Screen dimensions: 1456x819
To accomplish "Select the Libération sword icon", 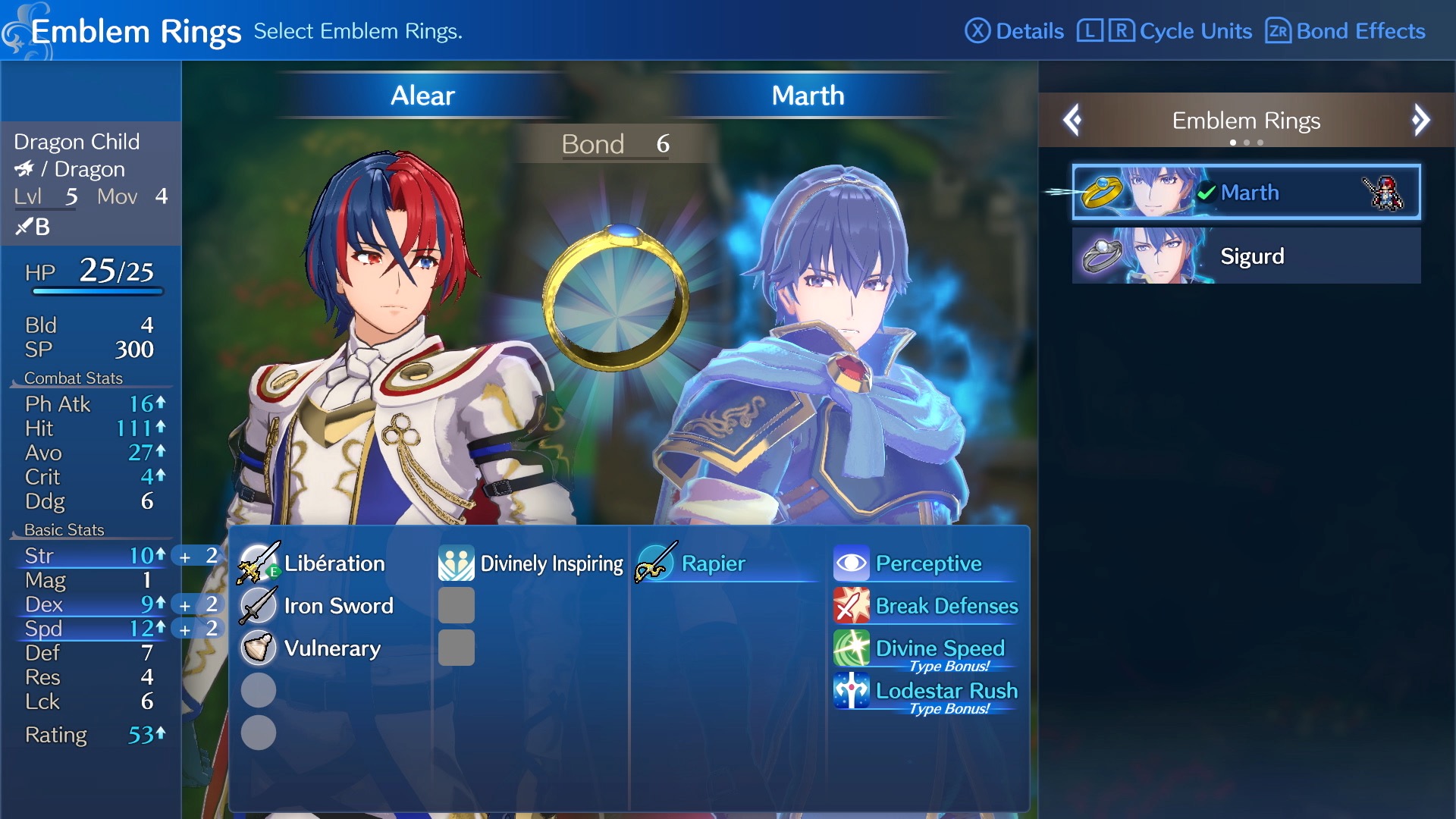I will [258, 563].
